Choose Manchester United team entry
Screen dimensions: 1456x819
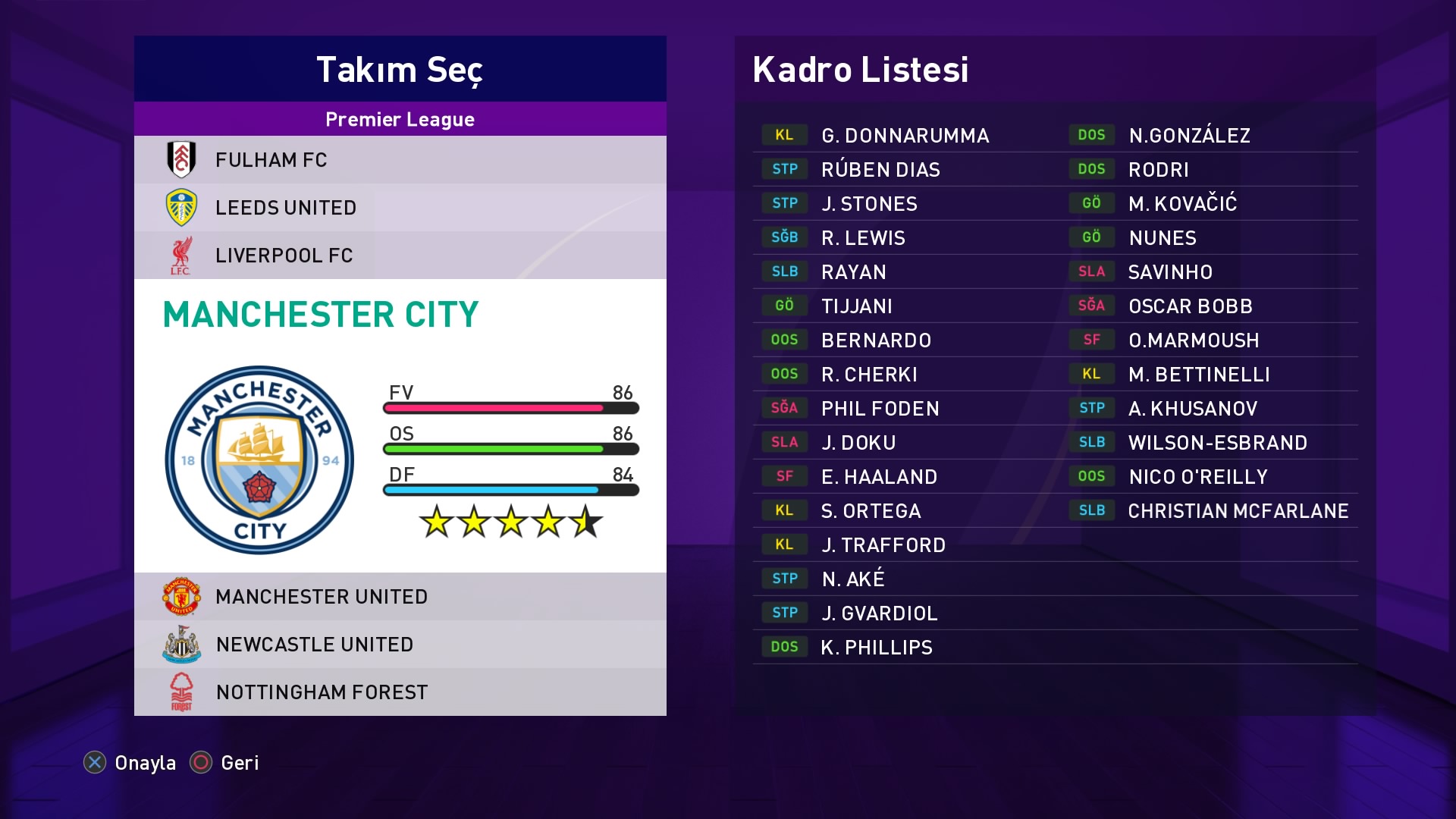point(400,597)
